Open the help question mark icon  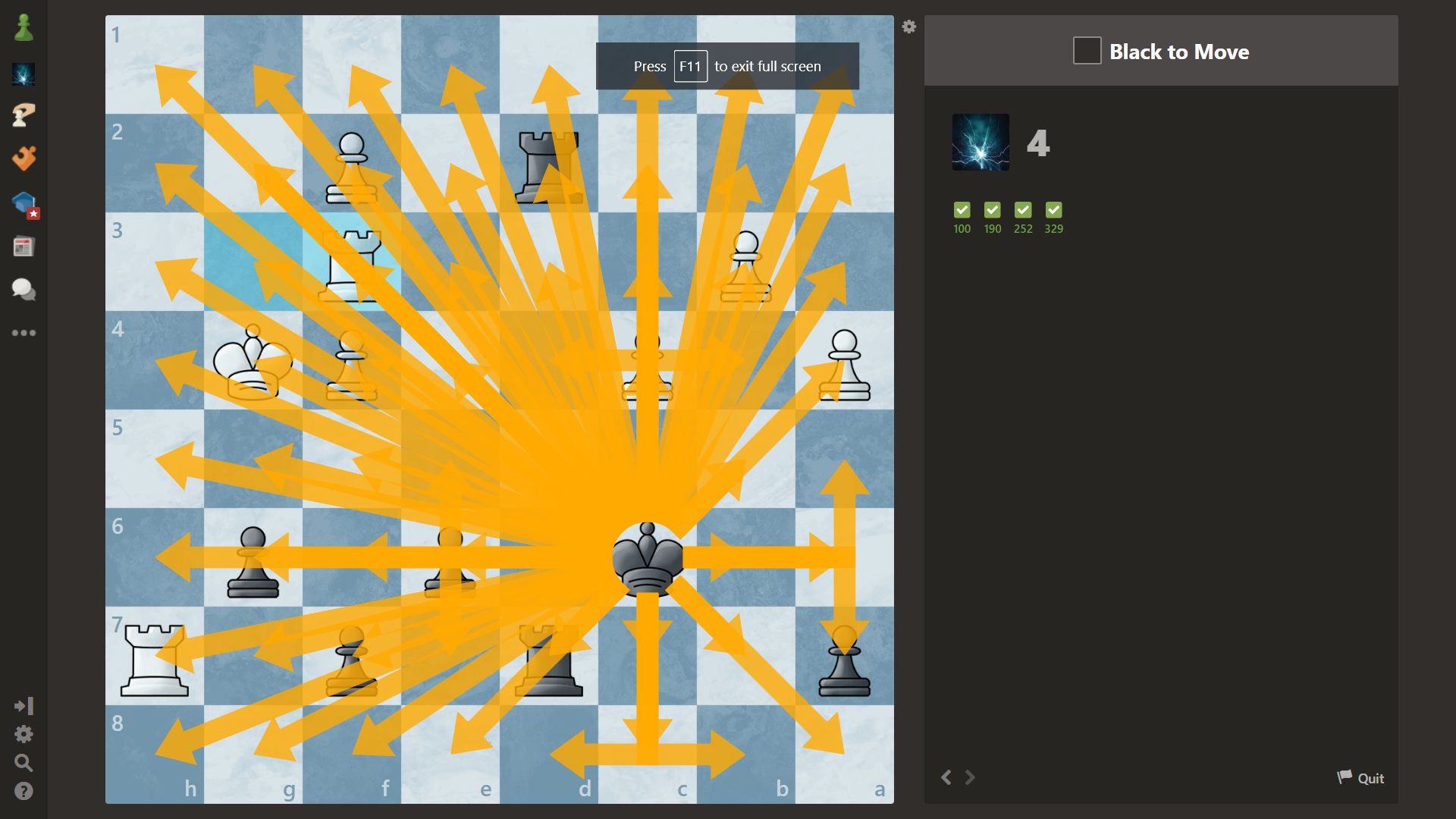[24, 792]
